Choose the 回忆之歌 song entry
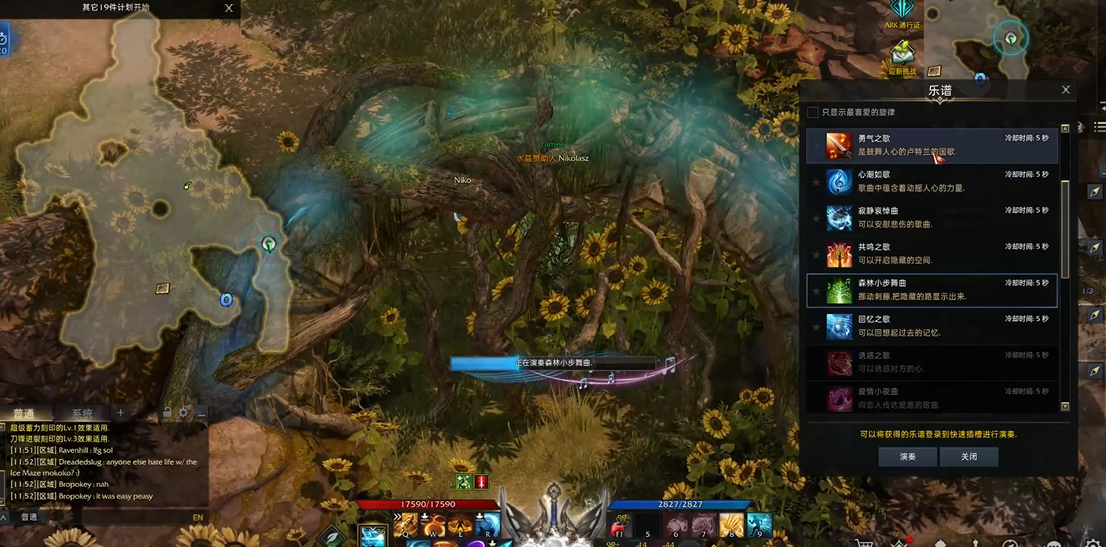 tap(930, 326)
